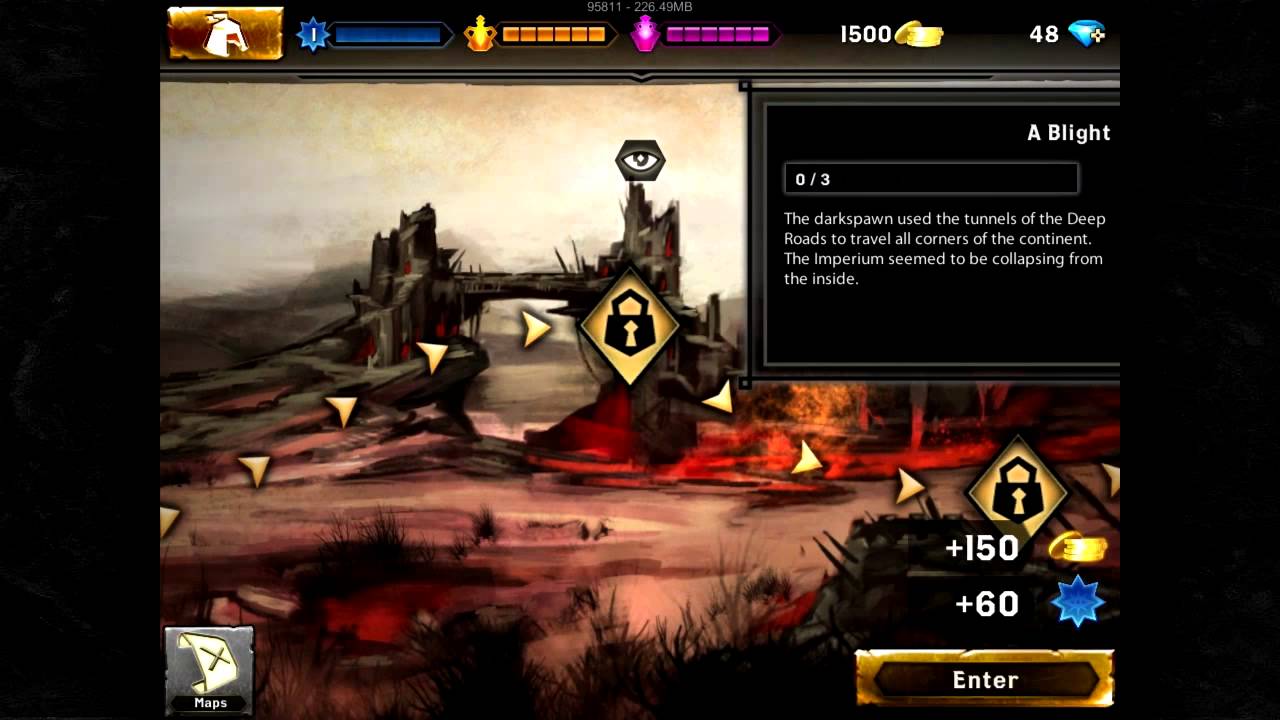The width and height of the screenshot is (1280, 720).
Task: Tap the helmet profile button
Action: pyautogui.click(x=225, y=34)
